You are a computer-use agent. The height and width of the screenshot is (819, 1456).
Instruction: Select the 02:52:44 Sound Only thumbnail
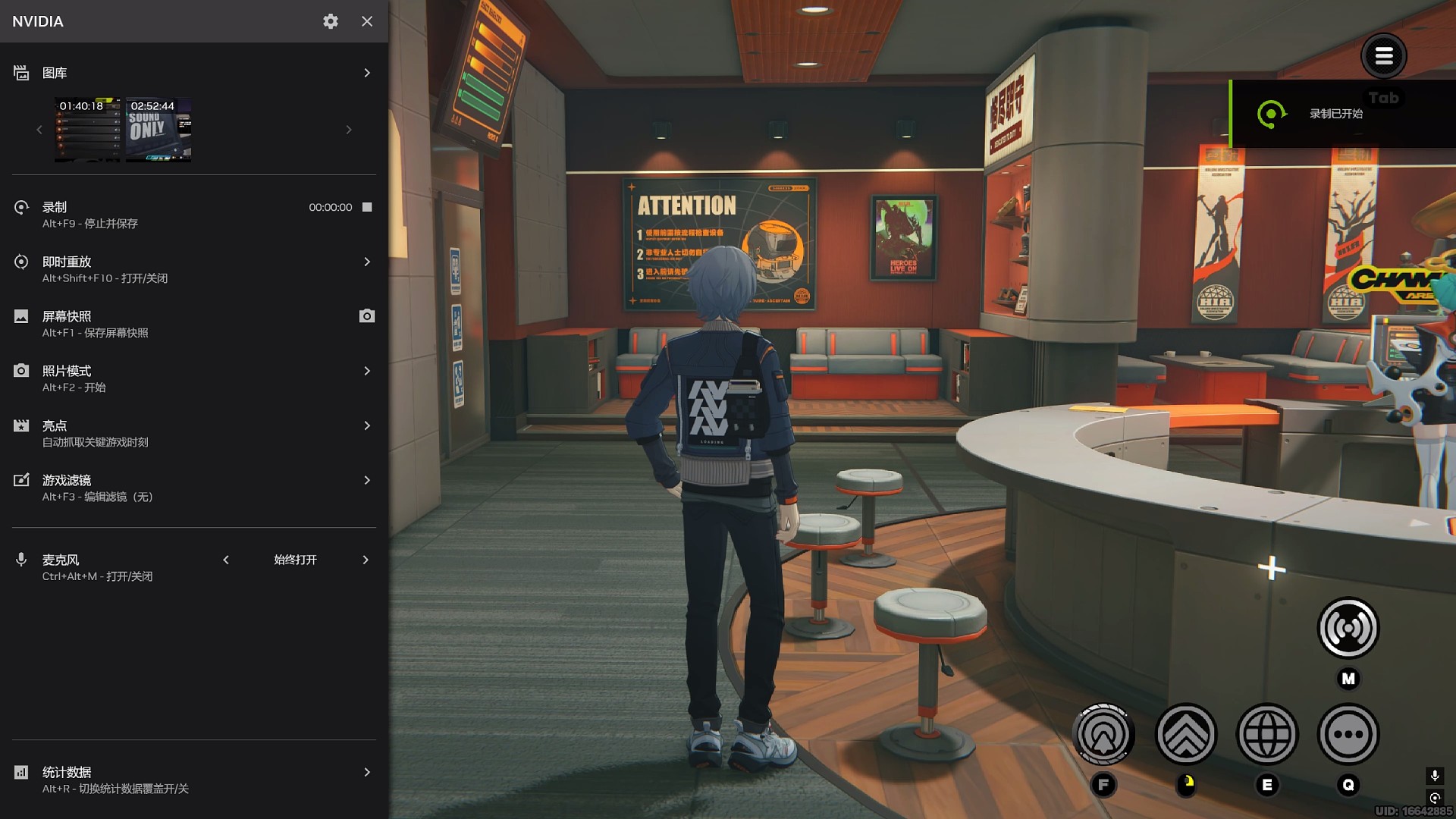(x=158, y=130)
